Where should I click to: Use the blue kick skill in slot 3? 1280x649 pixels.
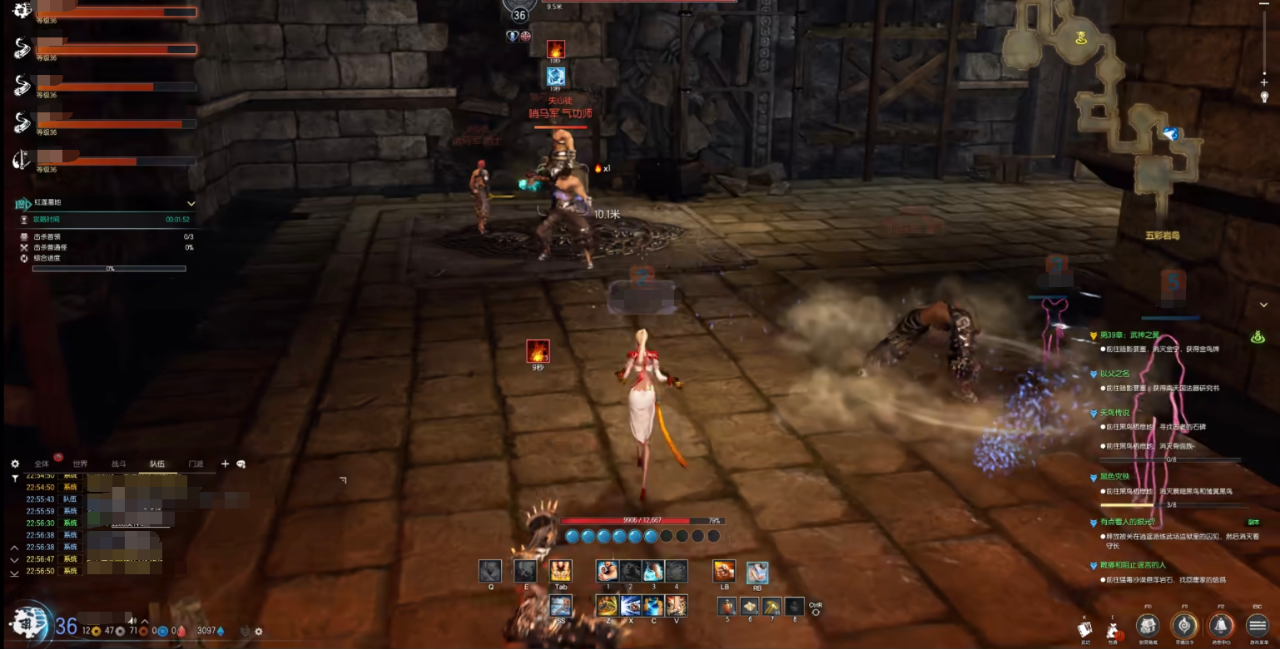click(653, 570)
